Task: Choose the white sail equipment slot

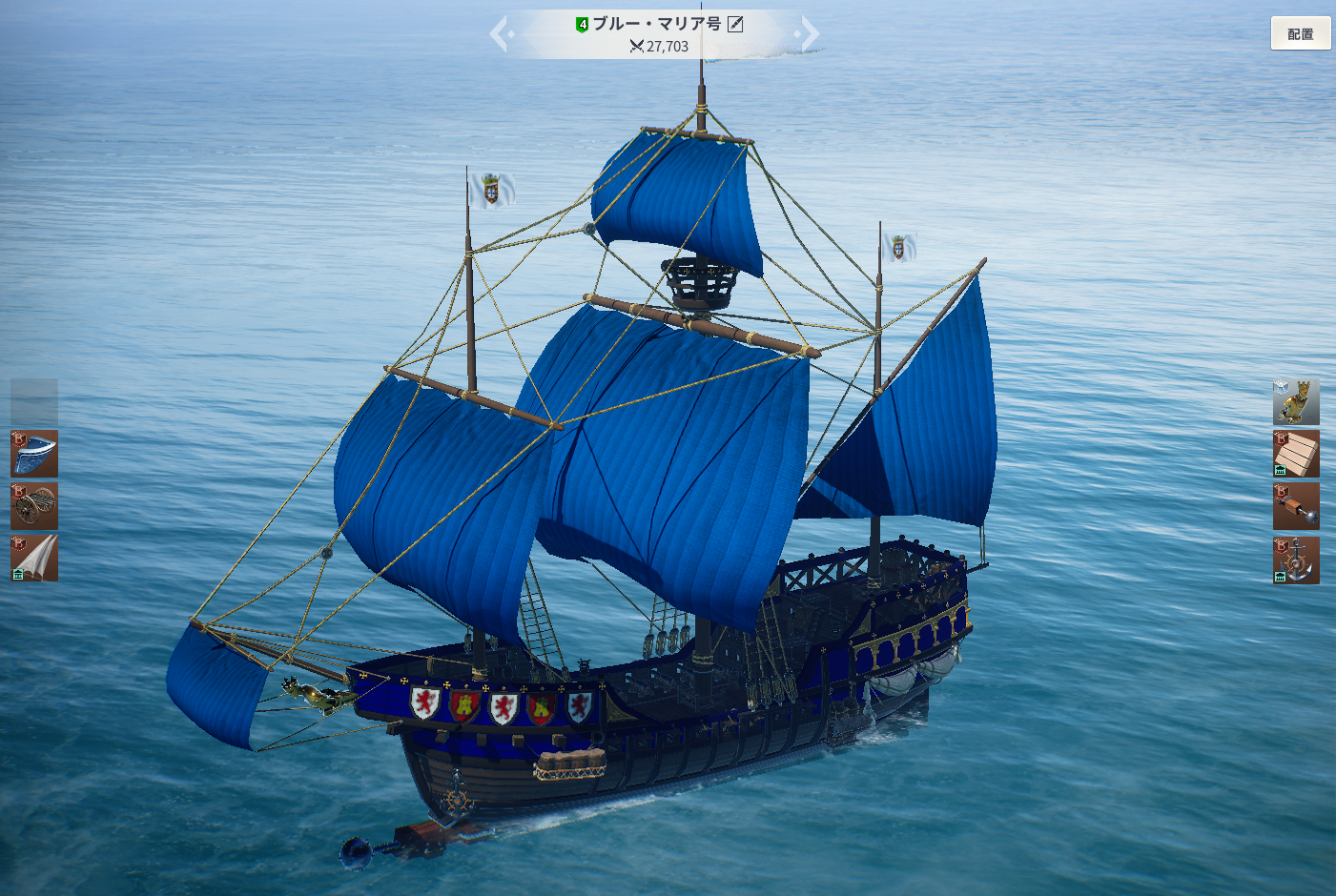Action: tap(34, 558)
